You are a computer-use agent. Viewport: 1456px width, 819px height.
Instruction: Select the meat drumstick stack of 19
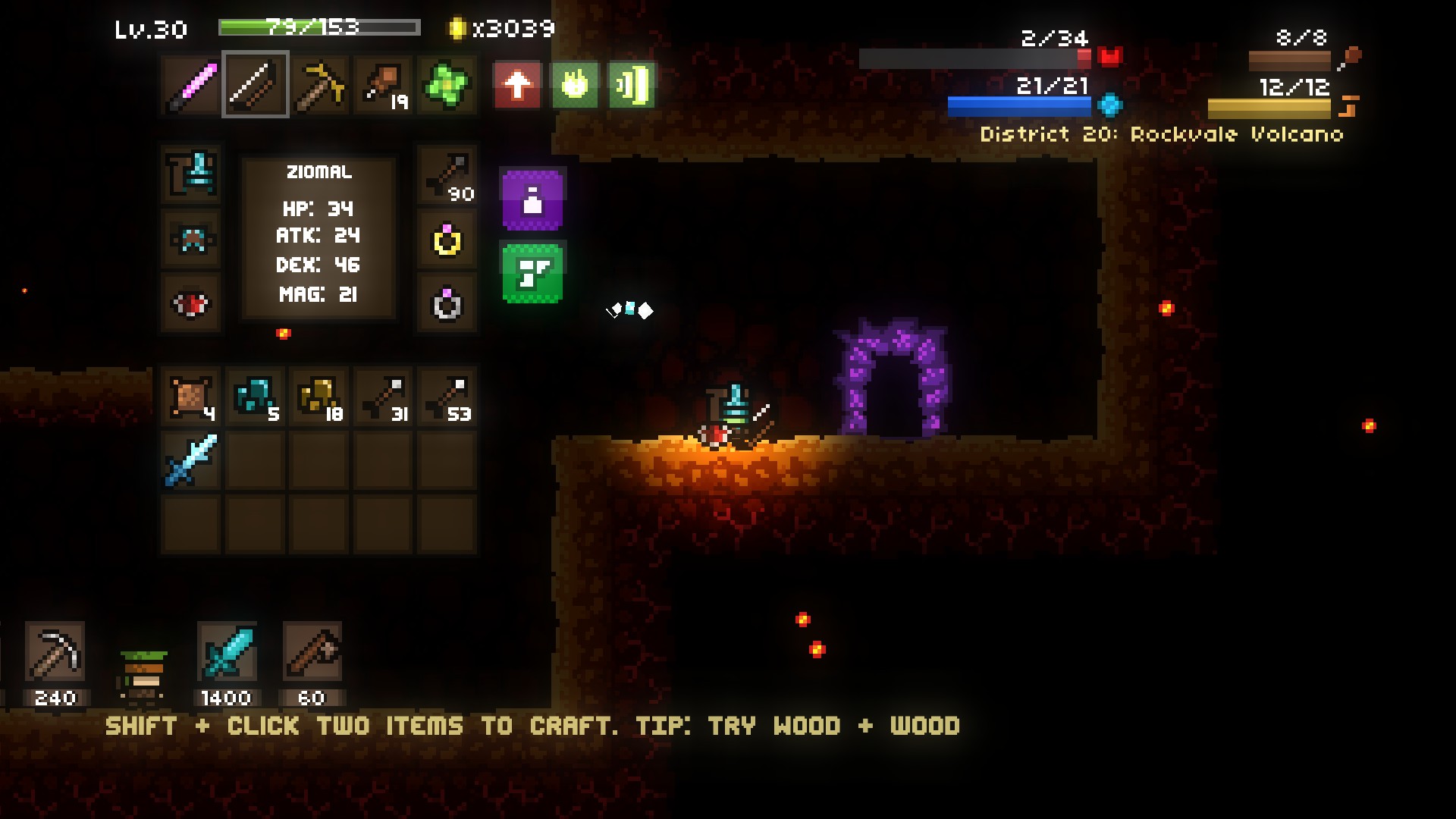pyautogui.click(x=383, y=85)
